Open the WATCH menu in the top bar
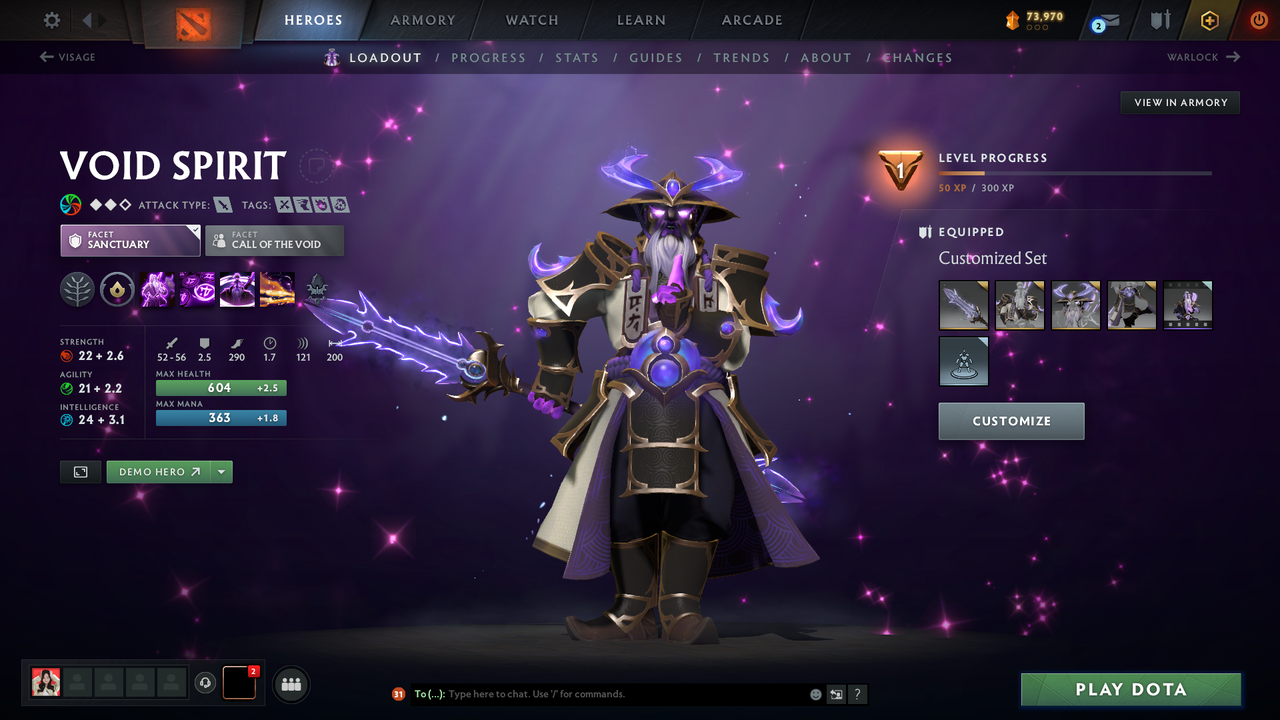This screenshot has width=1280, height=720. [531, 19]
